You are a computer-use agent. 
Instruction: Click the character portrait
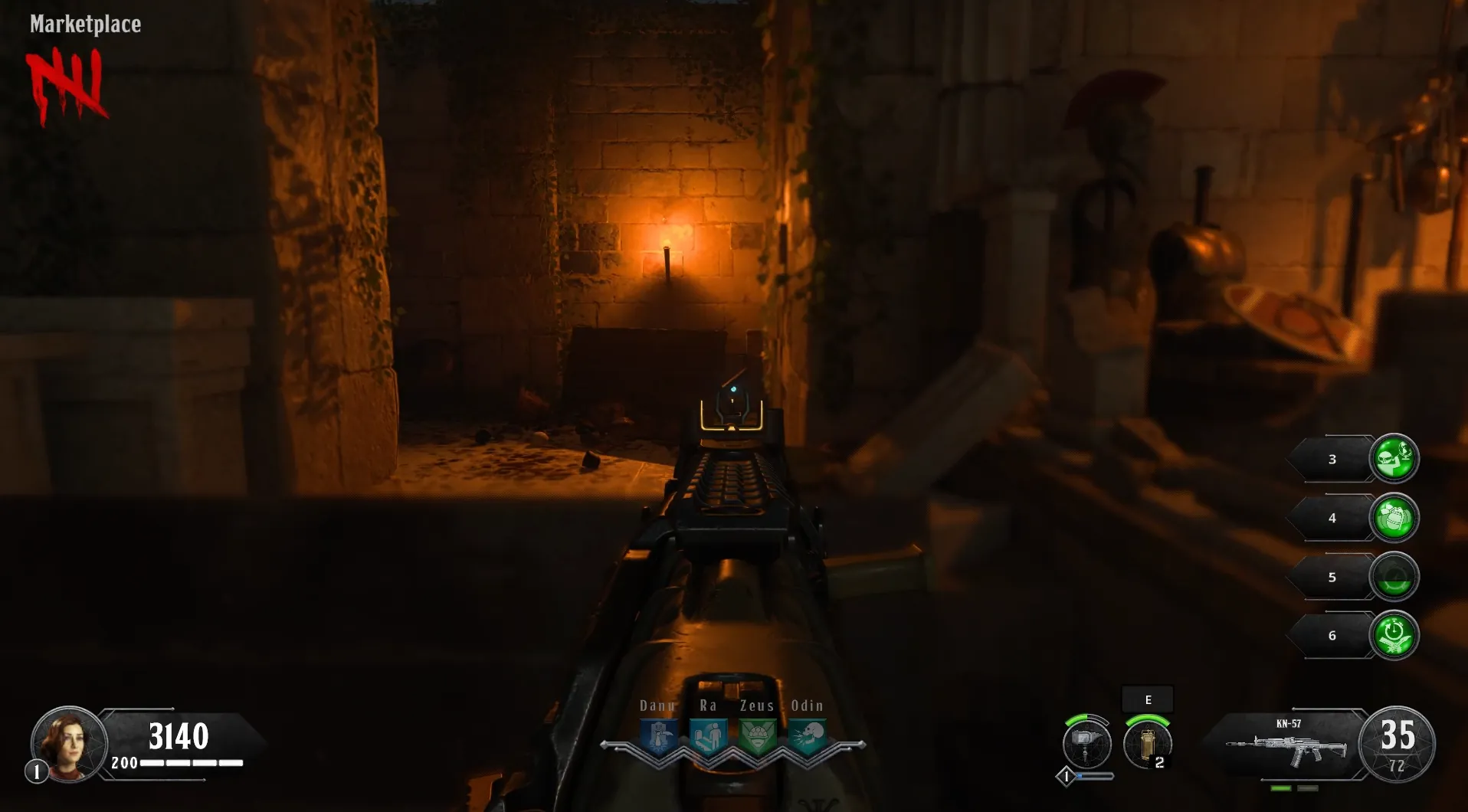pyautogui.click(x=68, y=744)
